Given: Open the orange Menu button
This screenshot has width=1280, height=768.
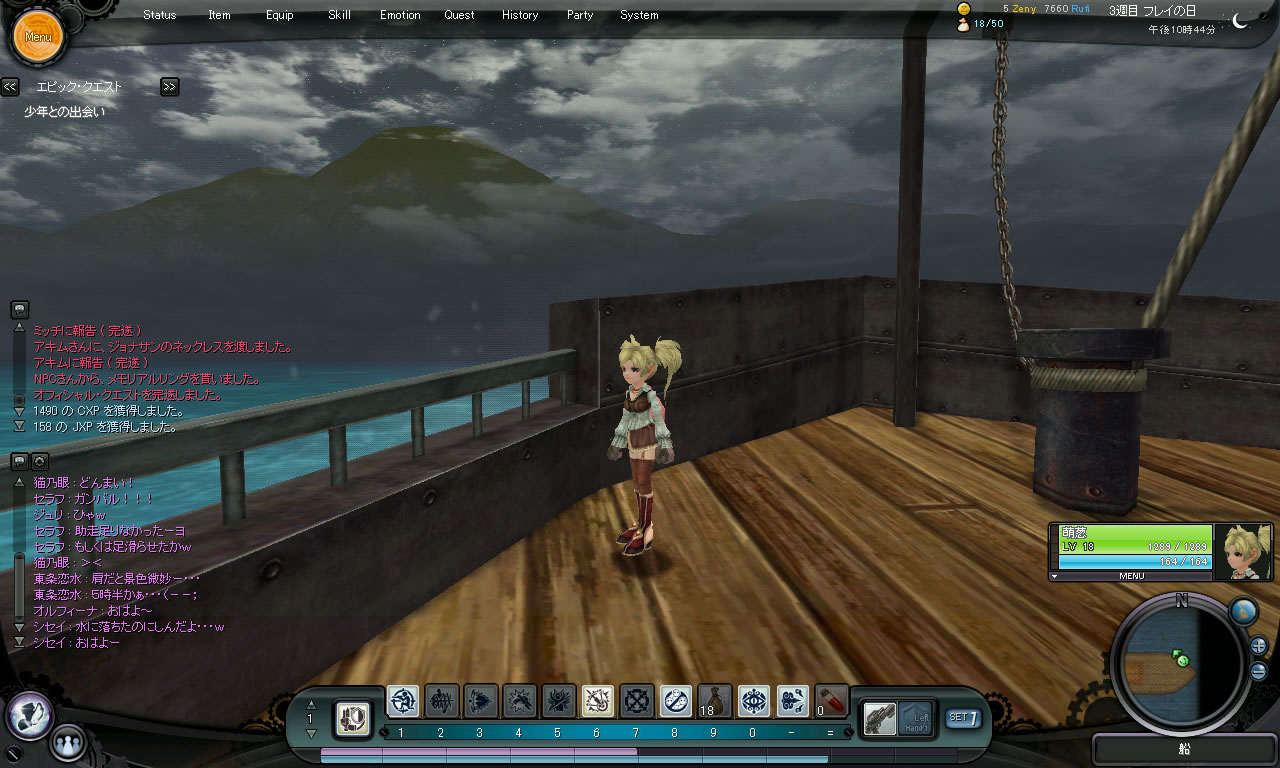Looking at the screenshot, I should (x=38, y=37).
